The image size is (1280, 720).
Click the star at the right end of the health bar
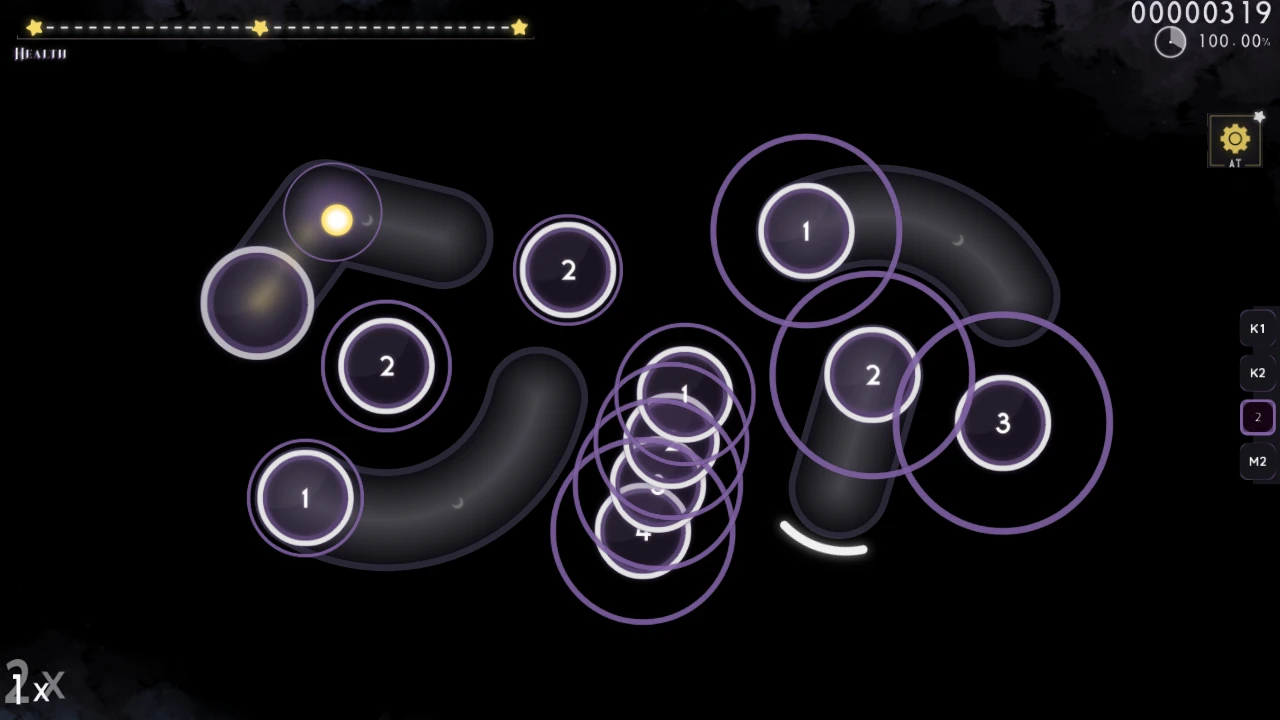519,28
